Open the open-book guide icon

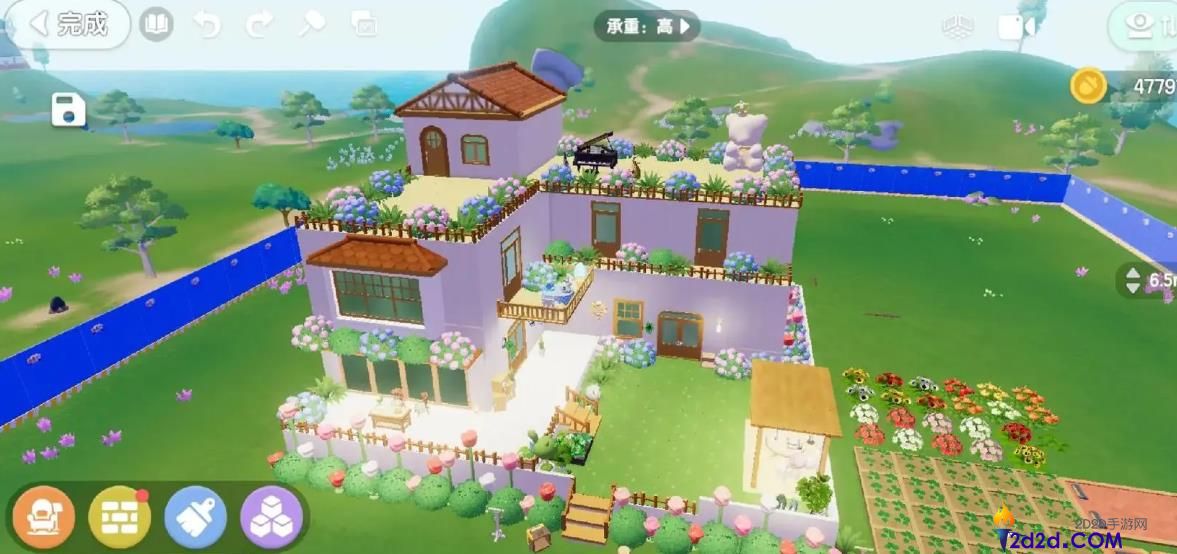[x=156, y=24]
